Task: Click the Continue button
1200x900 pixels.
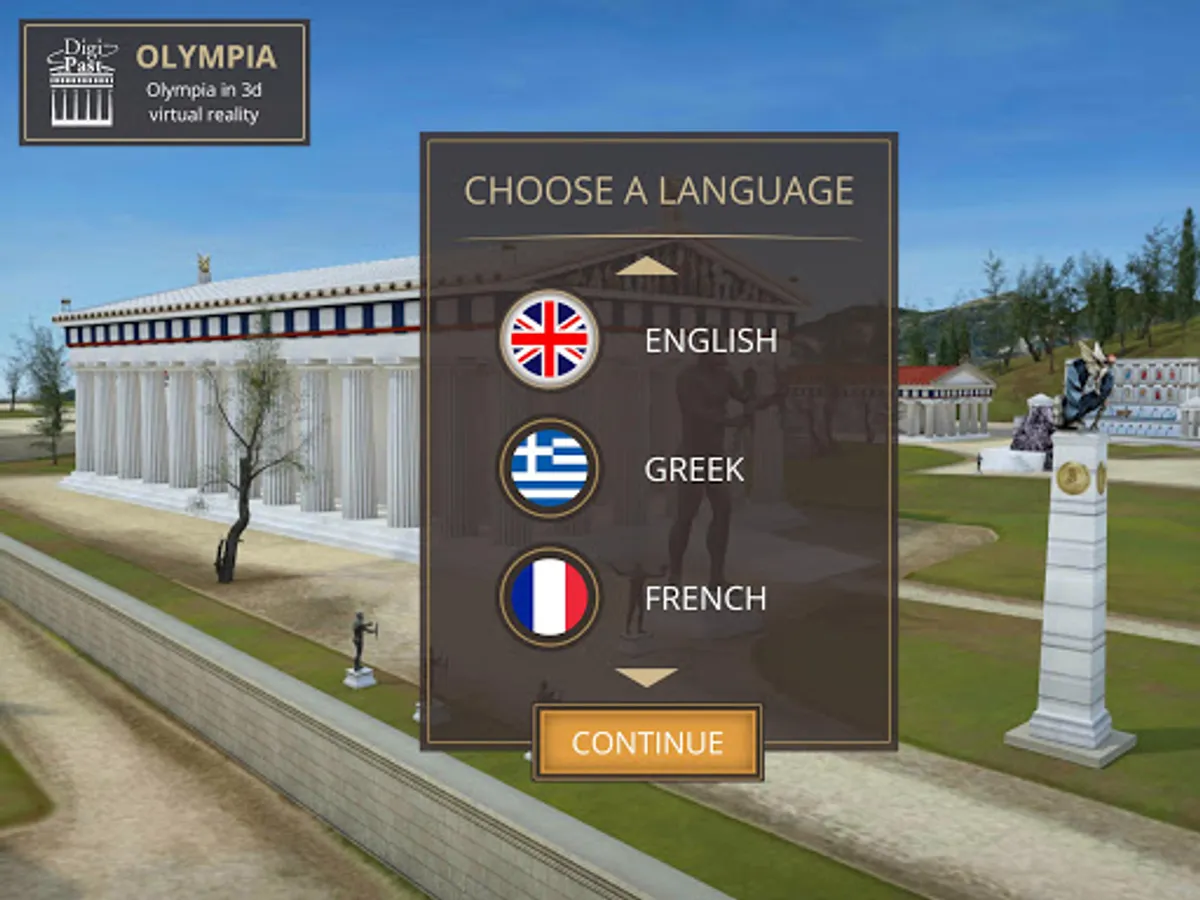Action: [x=647, y=743]
